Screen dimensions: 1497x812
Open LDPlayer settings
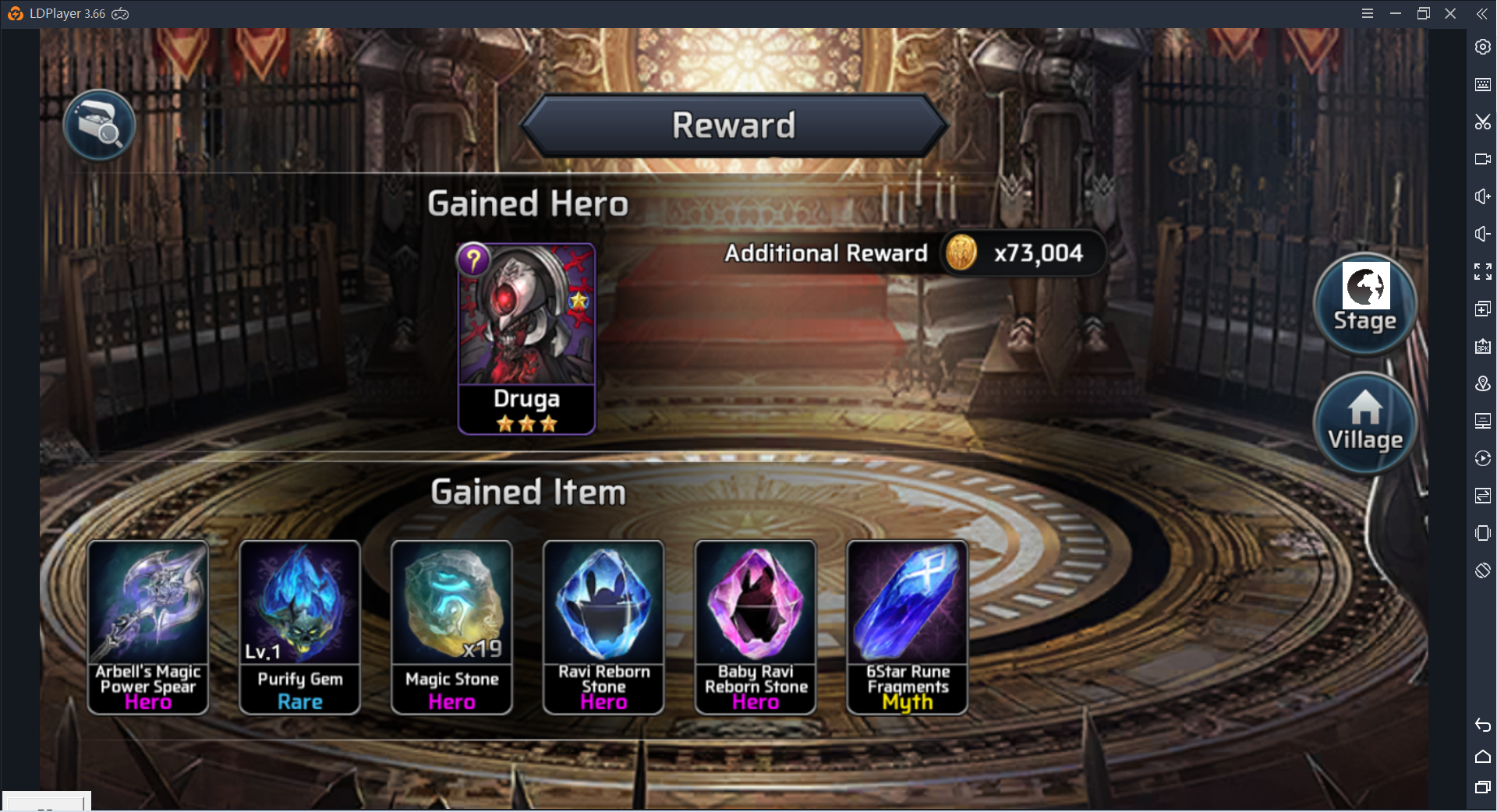click(x=1482, y=47)
